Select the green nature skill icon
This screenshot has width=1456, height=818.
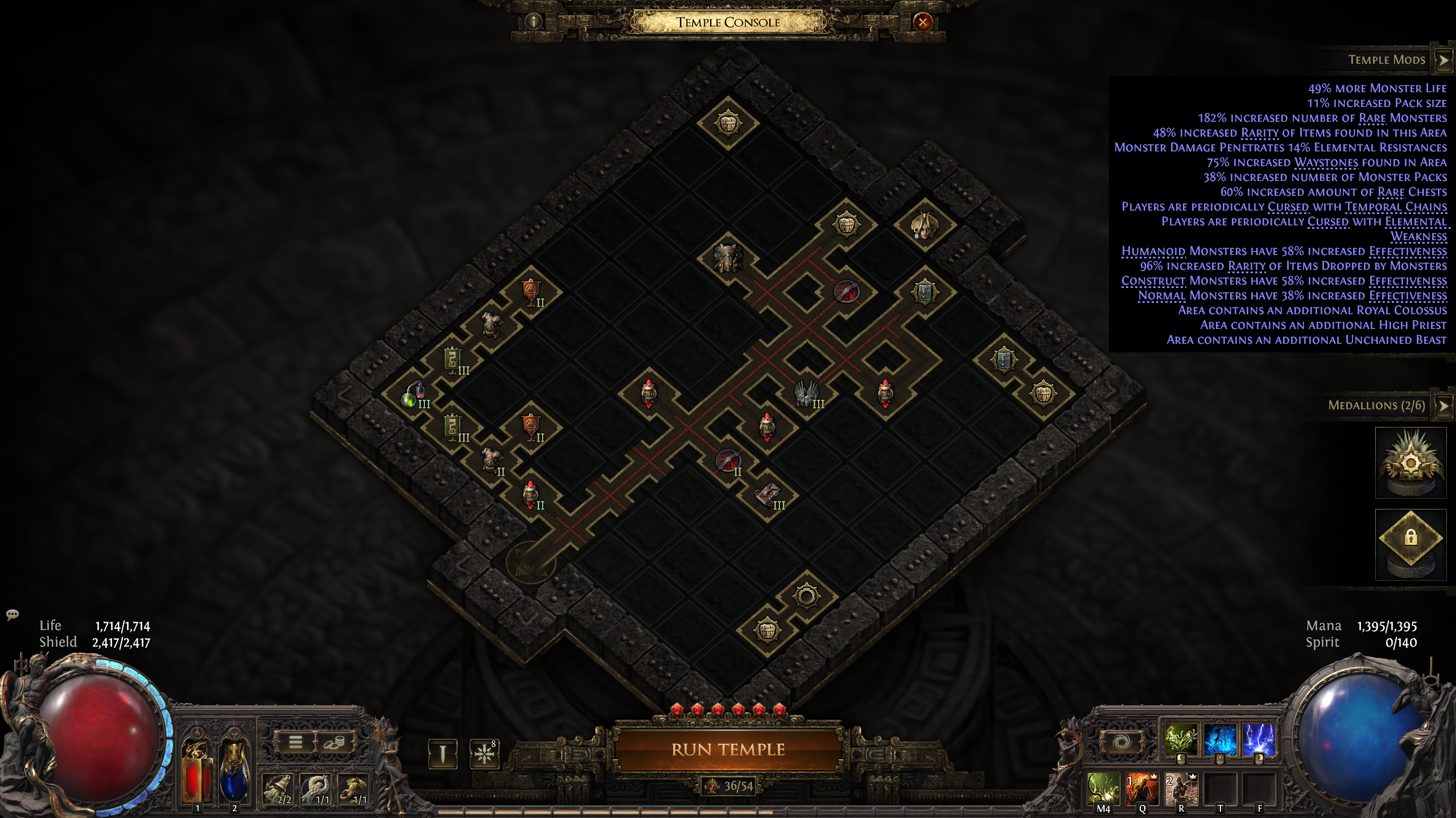click(1181, 741)
